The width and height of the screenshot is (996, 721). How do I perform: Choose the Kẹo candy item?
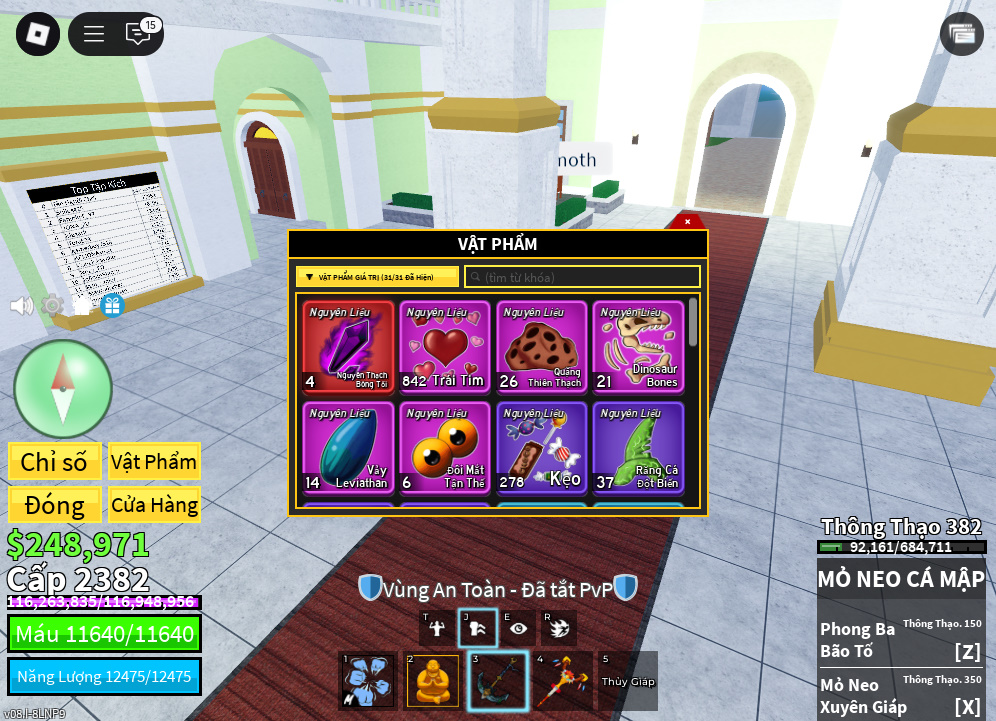coord(542,447)
